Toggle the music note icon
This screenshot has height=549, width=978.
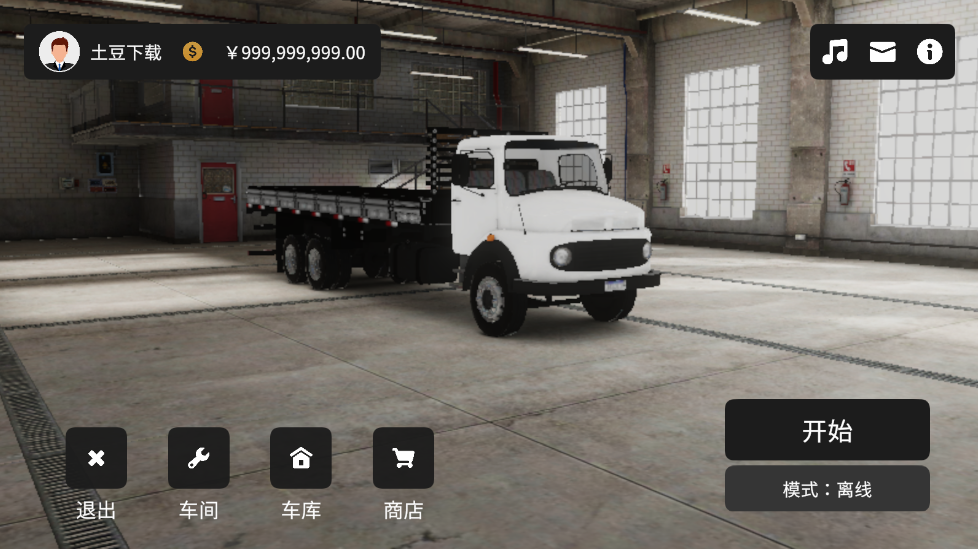tap(835, 52)
